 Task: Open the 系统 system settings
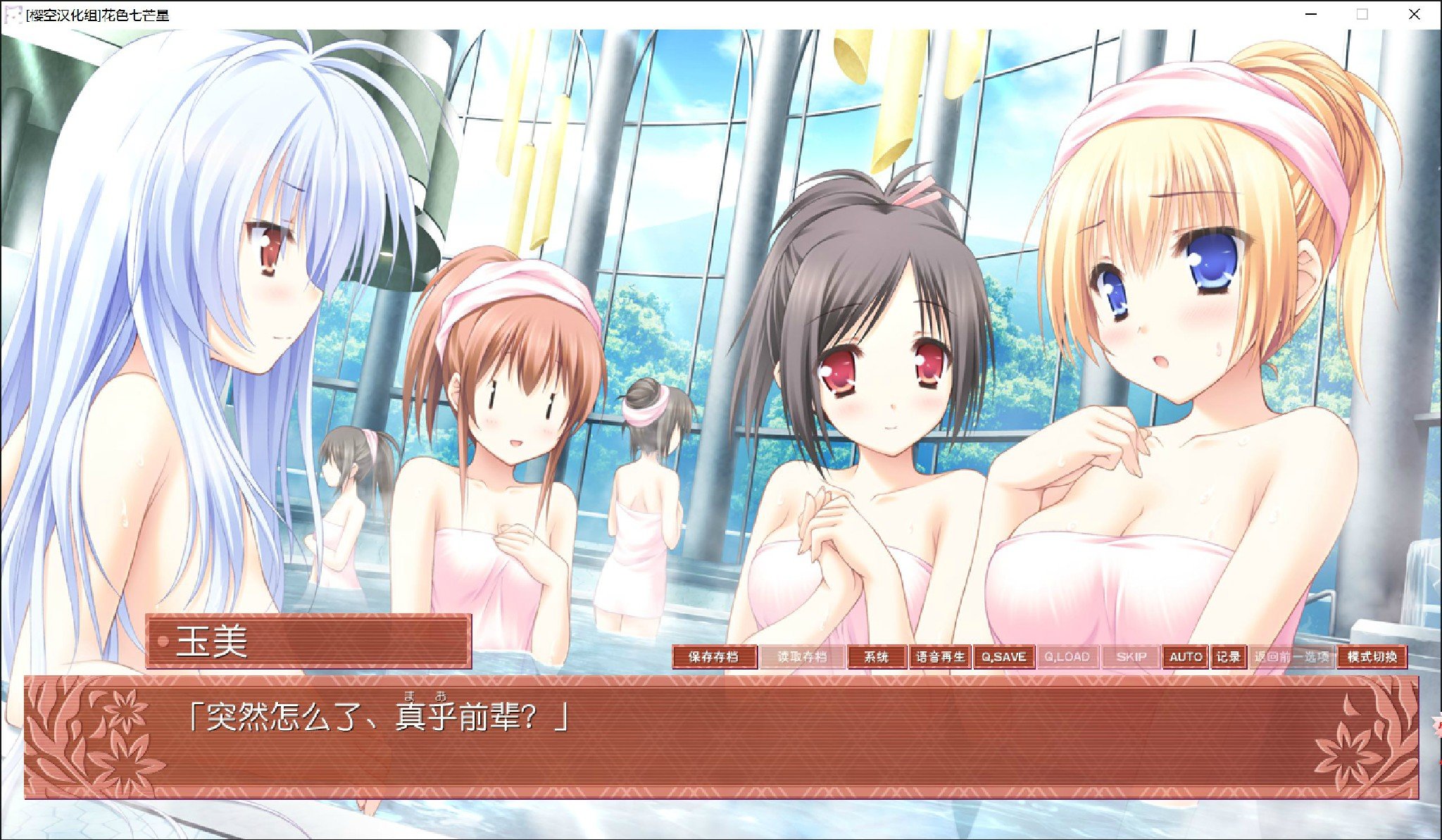(876, 657)
